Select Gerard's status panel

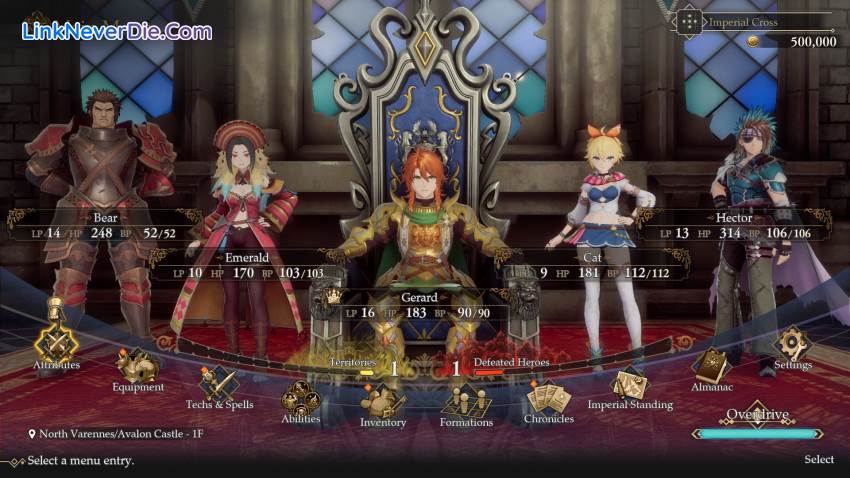tap(426, 306)
